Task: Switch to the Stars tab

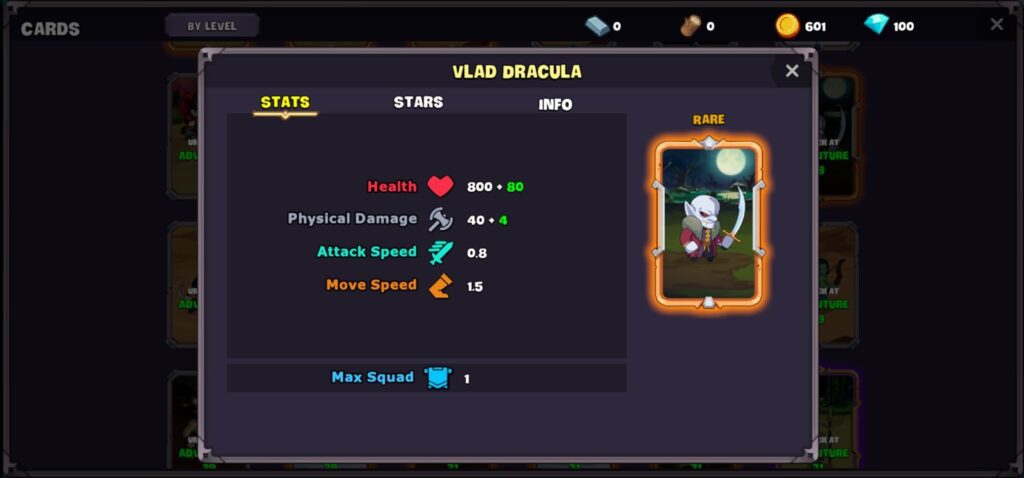Action: (x=418, y=102)
